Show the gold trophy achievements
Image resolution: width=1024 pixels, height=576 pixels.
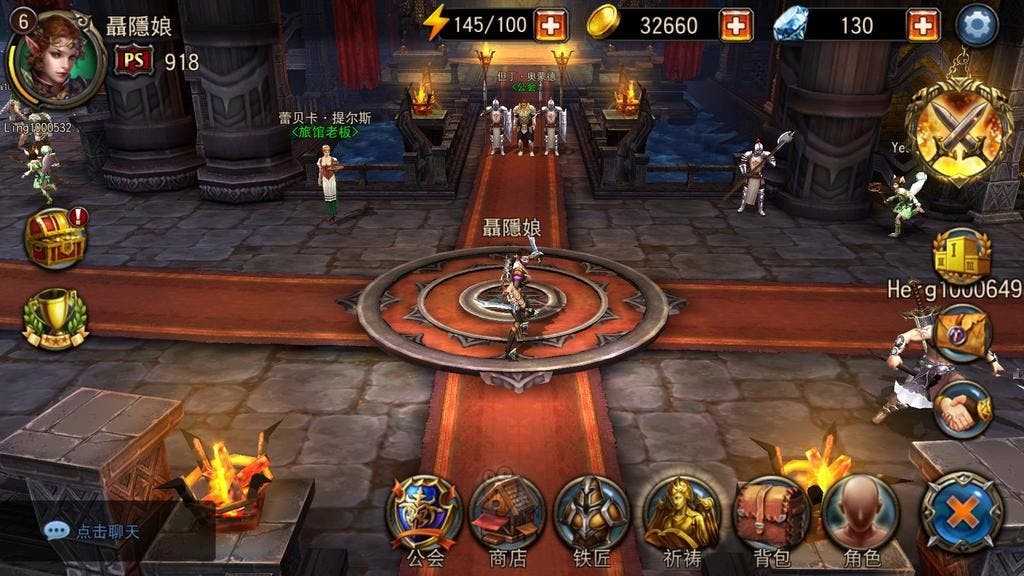55,318
